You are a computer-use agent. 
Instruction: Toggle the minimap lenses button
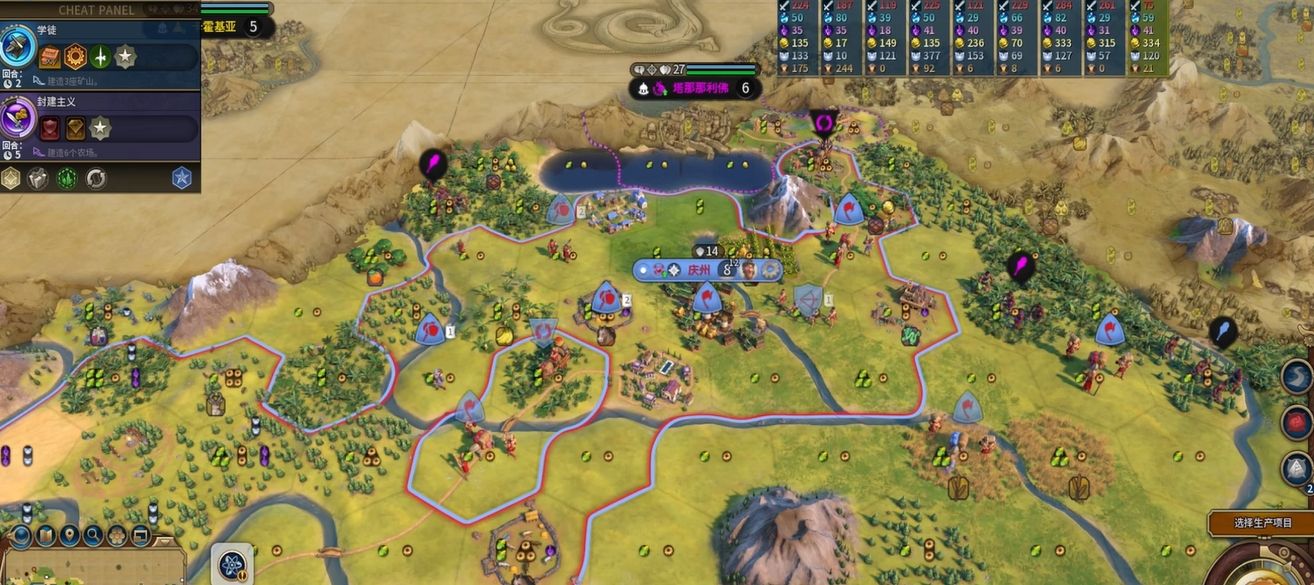pyautogui.click(x=45, y=535)
